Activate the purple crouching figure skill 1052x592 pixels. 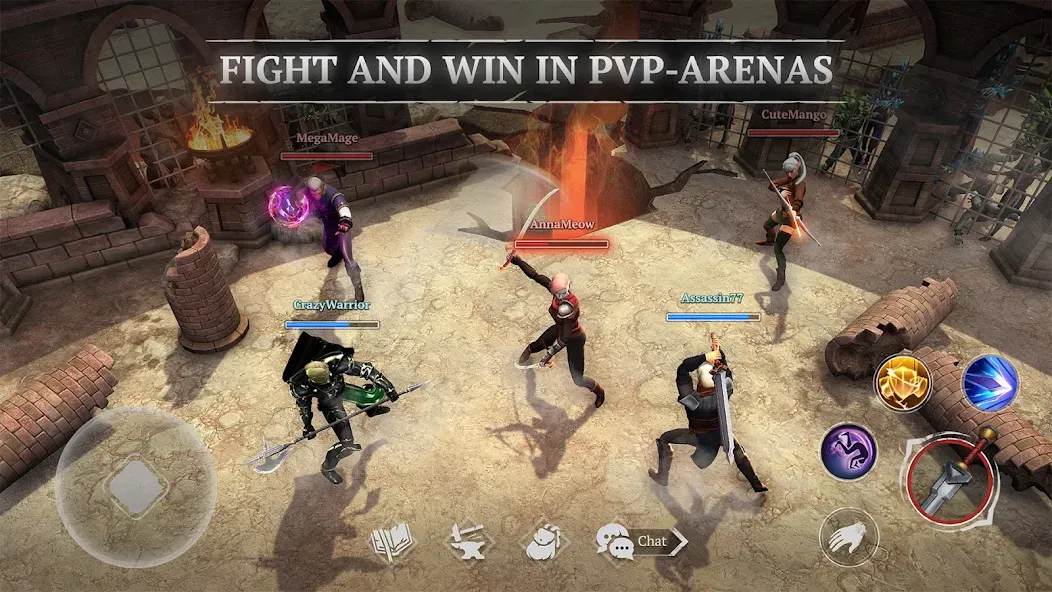click(x=849, y=451)
